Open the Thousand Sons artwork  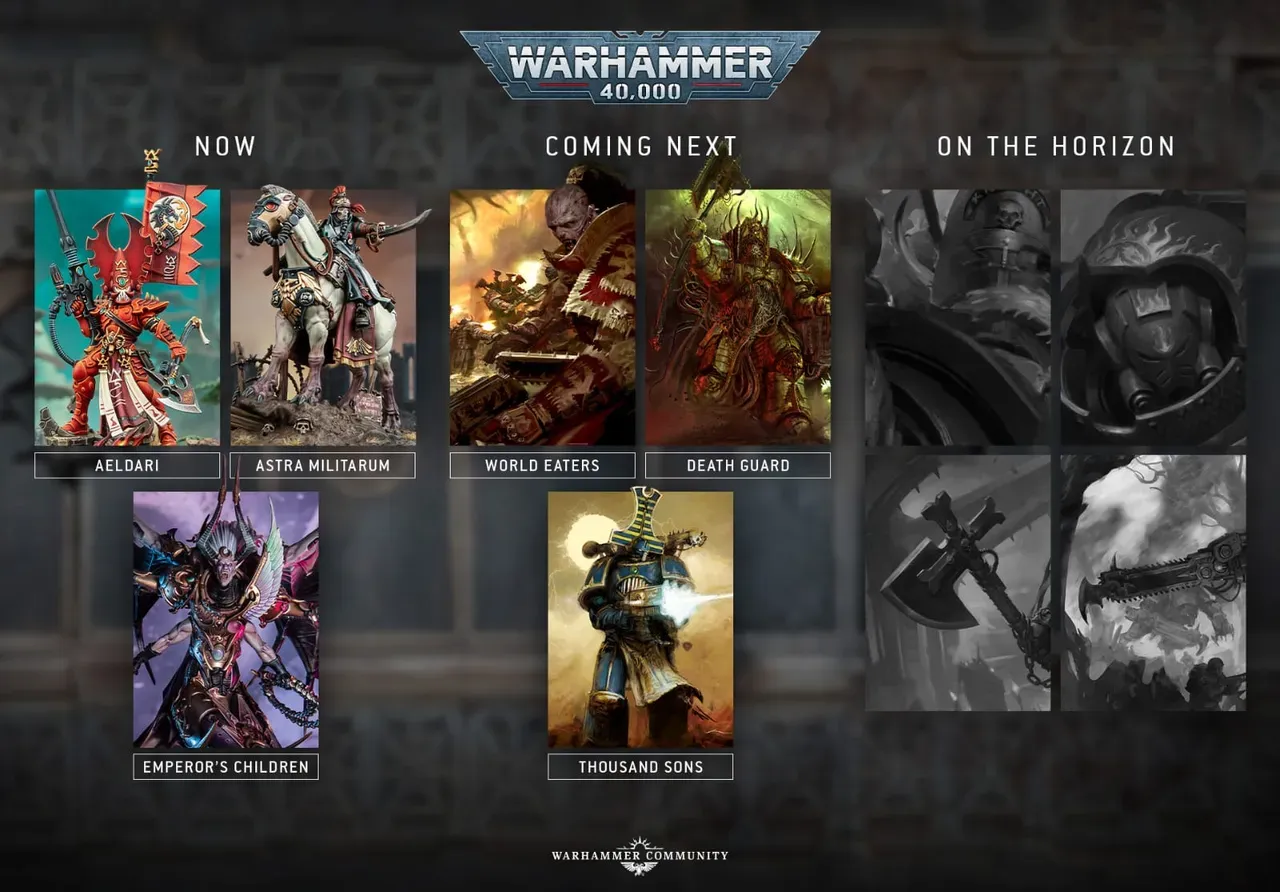tap(640, 619)
